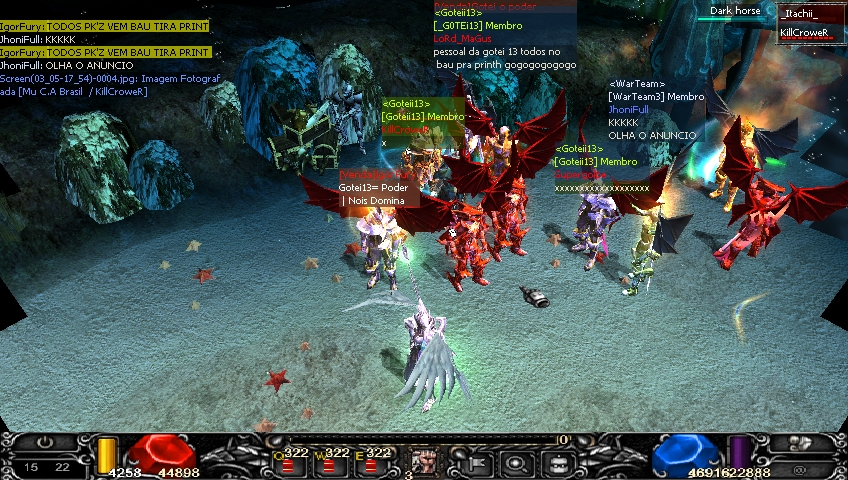Open the chest icon button
848x480 pixels.
click(558, 462)
